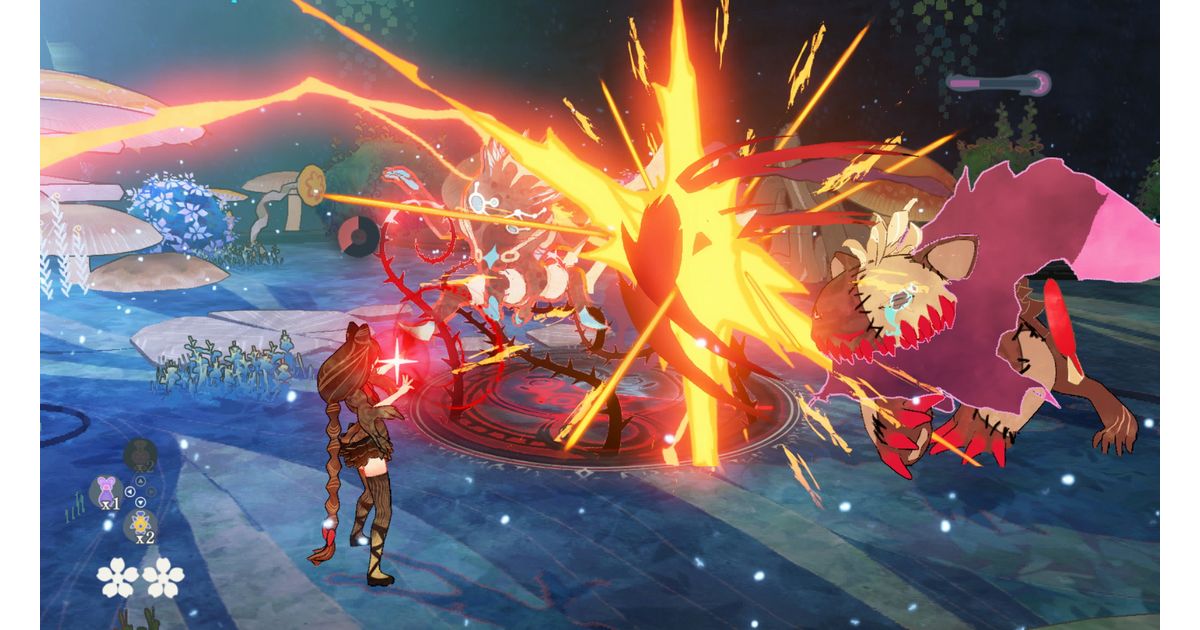This screenshot has width=1200, height=630.
Task: Choose the dimmed brown item slot
Action: pyautogui.click(x=140, y=456)
